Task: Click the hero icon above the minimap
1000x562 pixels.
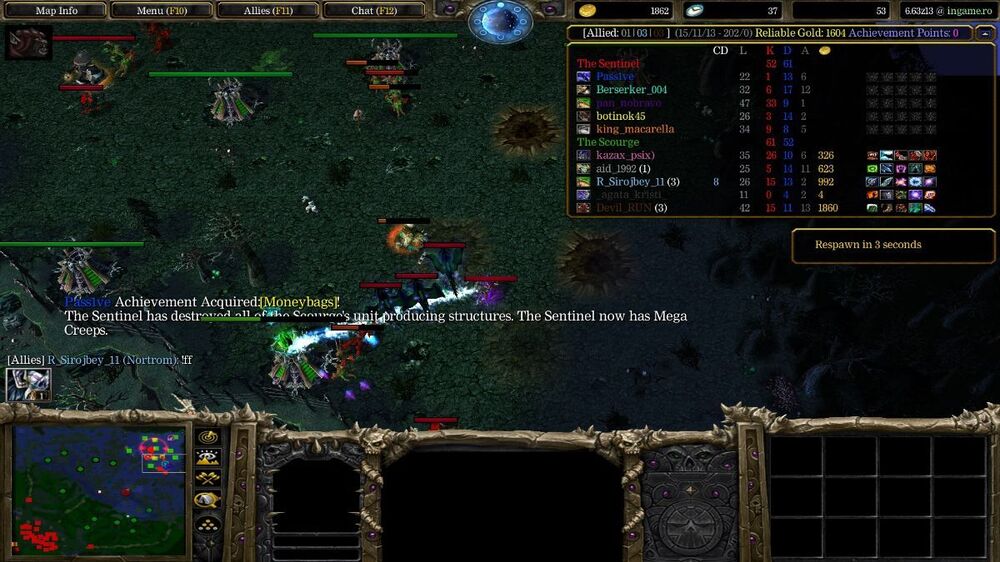Action: click(x=28, y=384)
